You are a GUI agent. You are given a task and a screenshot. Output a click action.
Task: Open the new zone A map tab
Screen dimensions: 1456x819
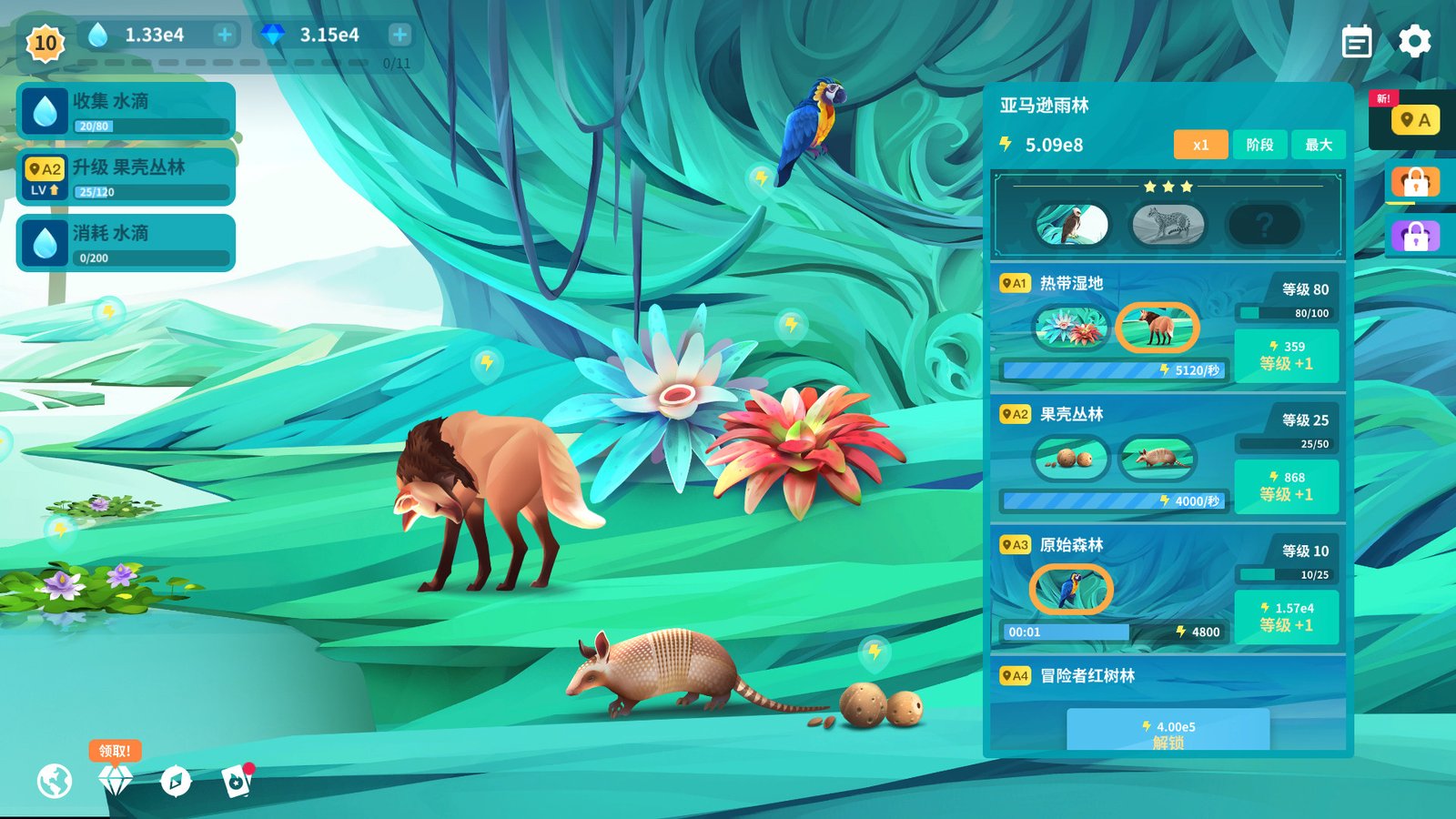1414,120
